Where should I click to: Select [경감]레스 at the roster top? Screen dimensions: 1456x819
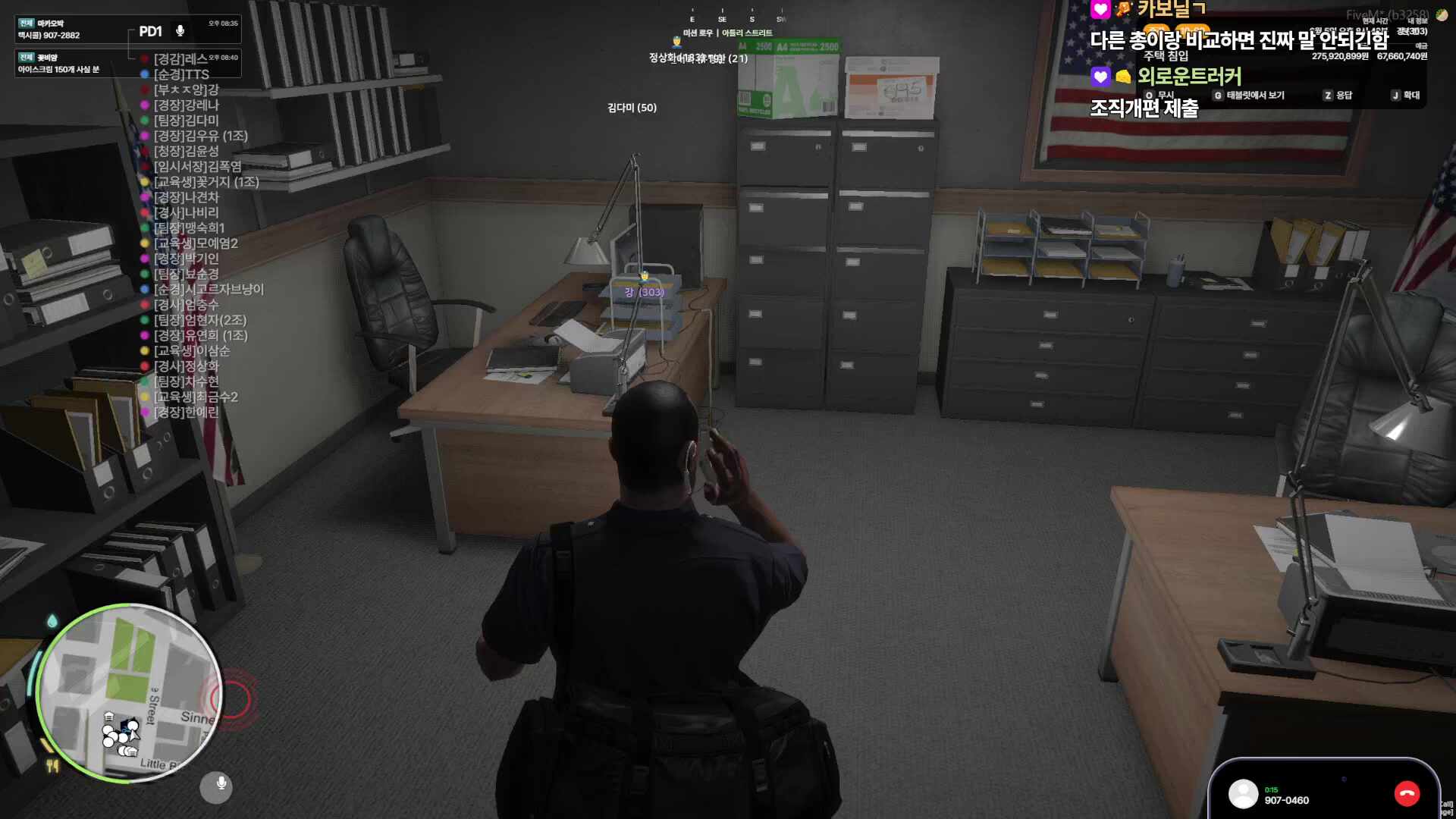click(180, 59)
